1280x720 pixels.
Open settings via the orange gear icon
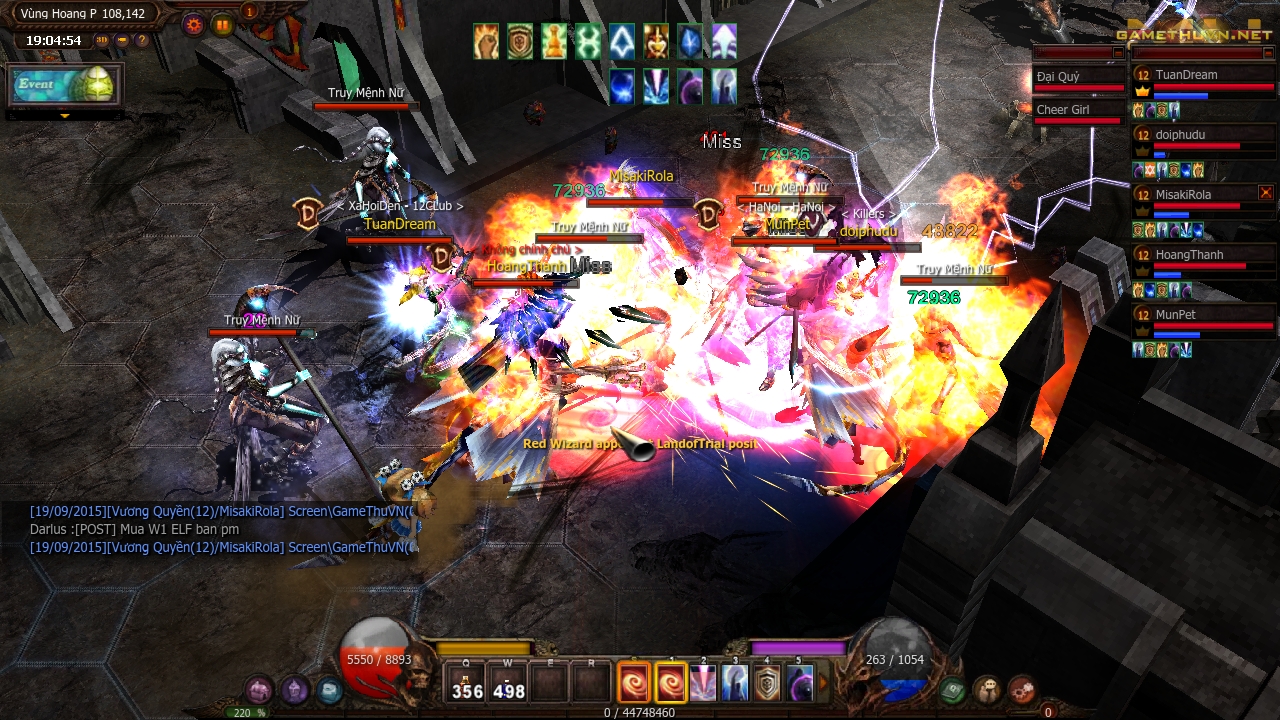[x=193, y=25]
